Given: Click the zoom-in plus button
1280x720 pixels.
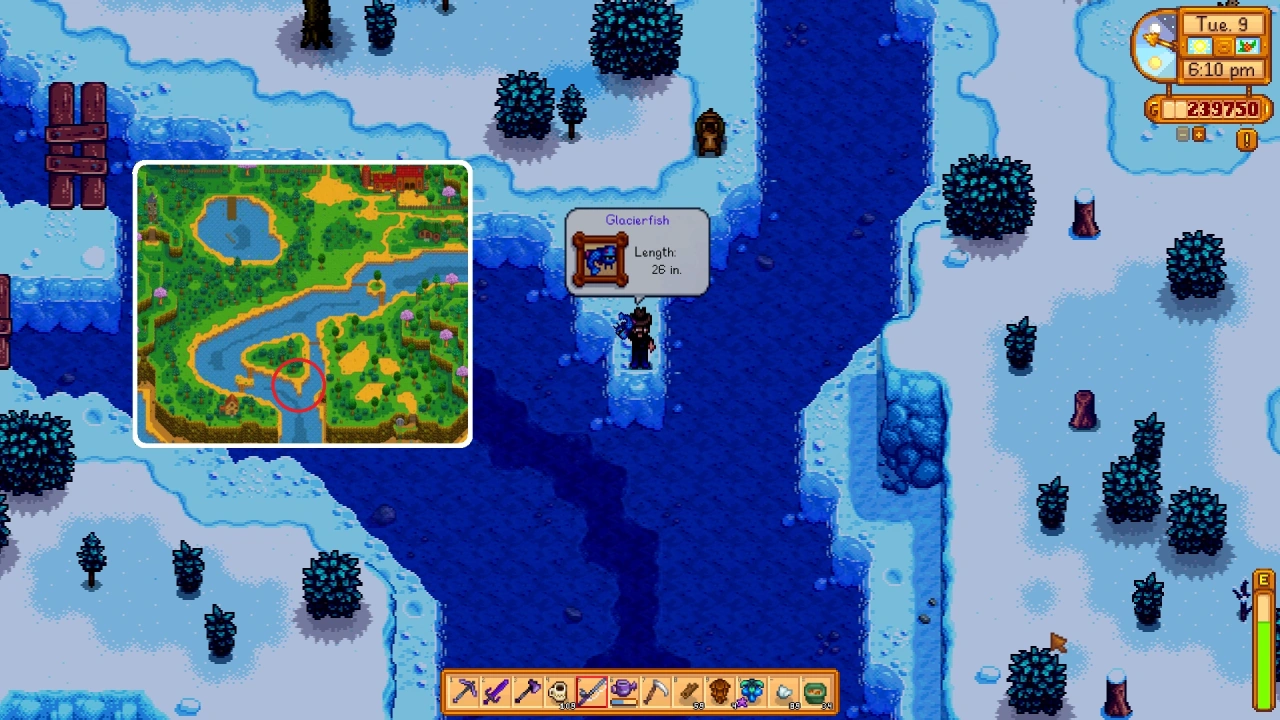Looking at the screenshot, I should pos(1198,134).
